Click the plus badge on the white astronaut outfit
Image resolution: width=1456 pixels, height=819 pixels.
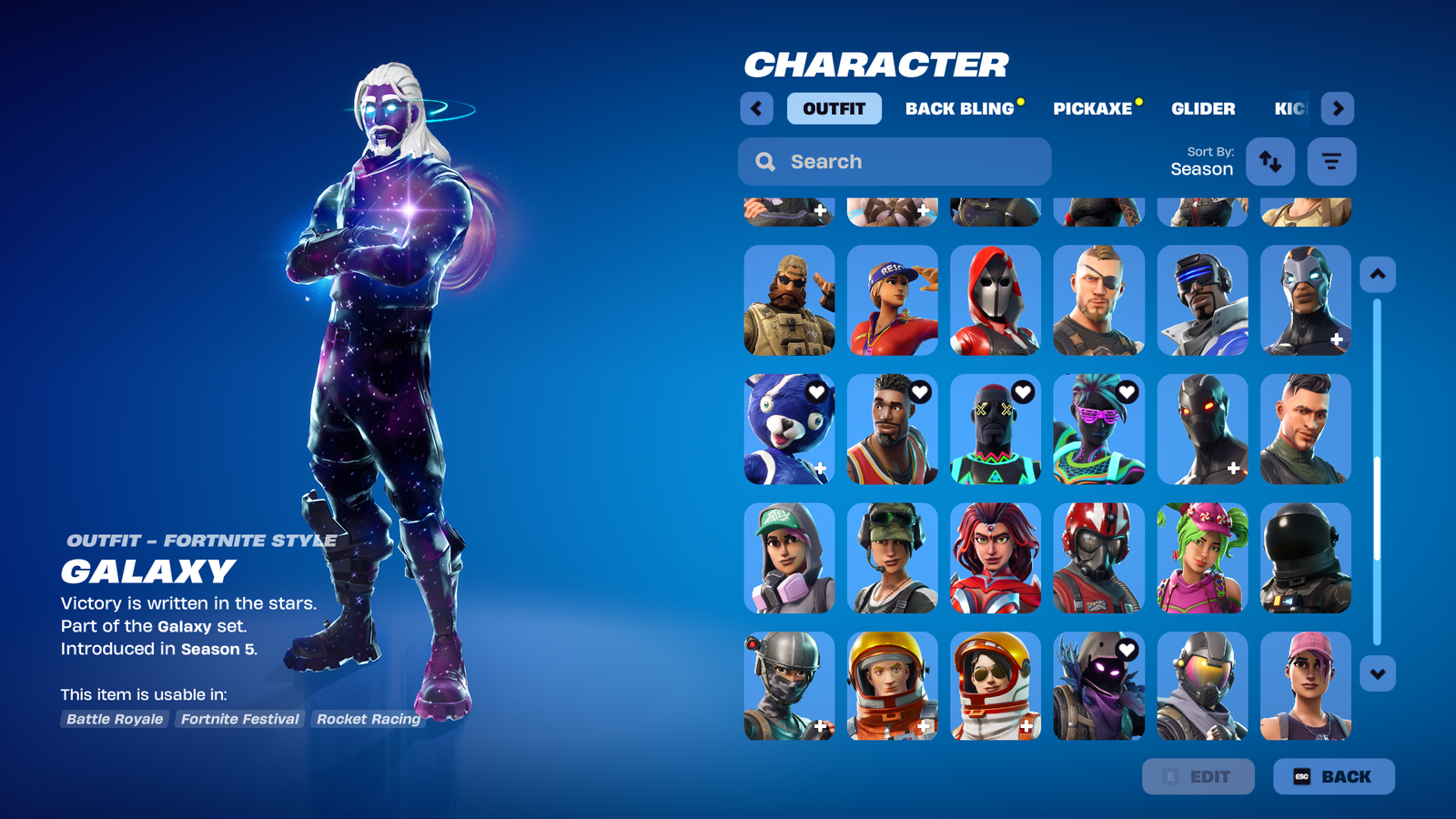pyautogui.click(x=1026, y=726)
